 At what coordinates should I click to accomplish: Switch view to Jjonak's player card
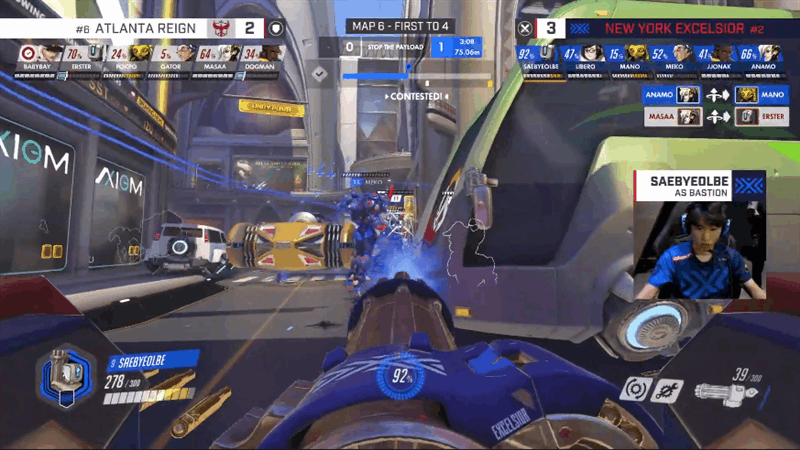pos(719,57)
